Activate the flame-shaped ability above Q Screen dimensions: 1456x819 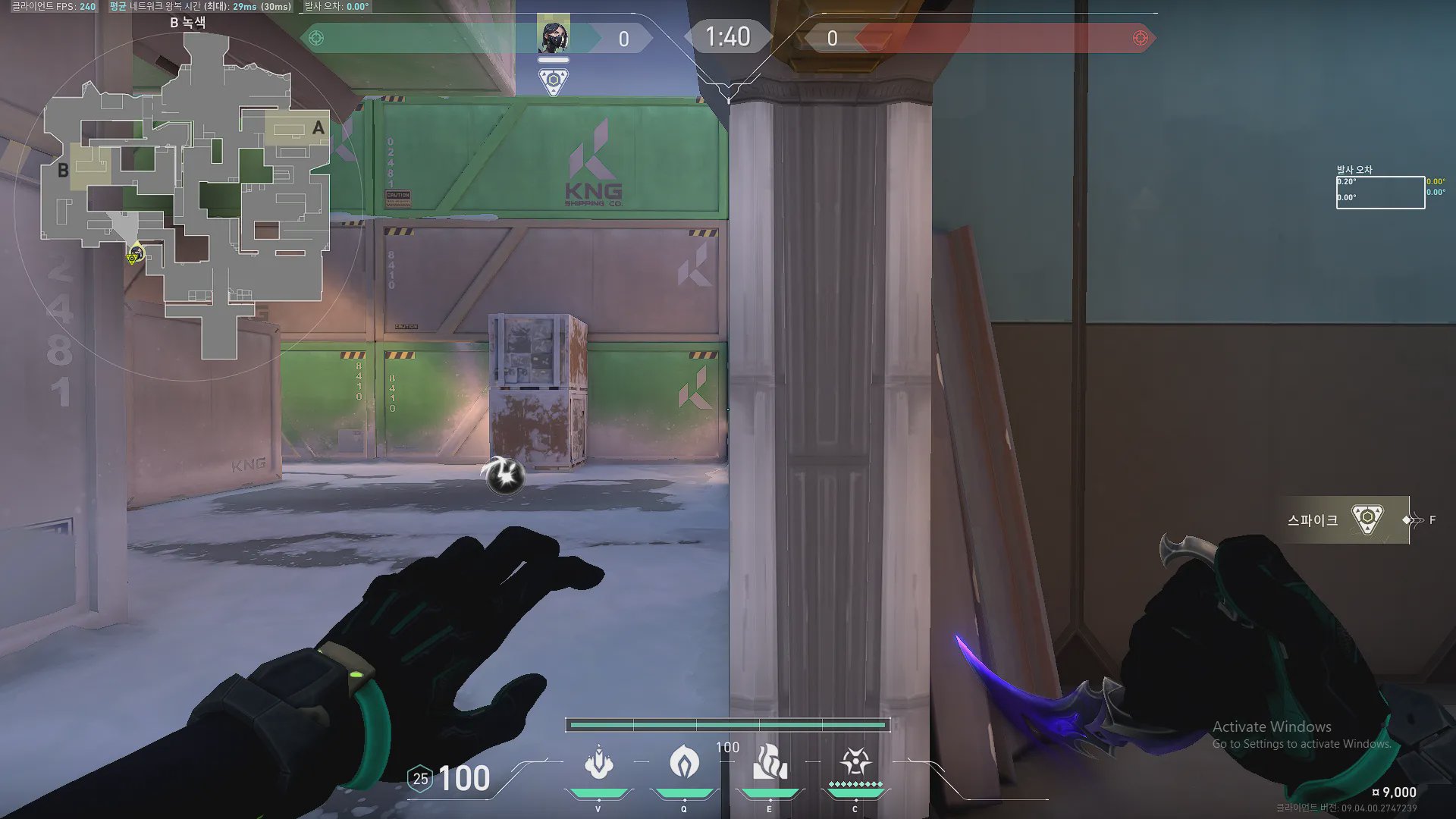tap(684, 761)
